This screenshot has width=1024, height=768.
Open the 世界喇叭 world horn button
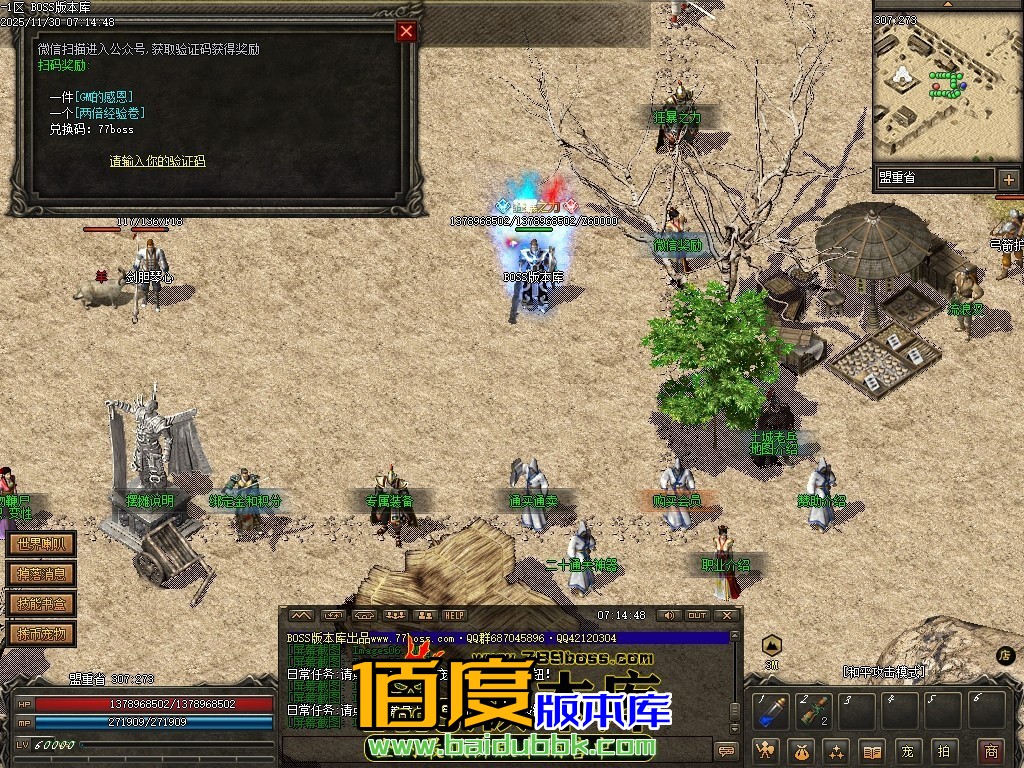tap(41, 545)
